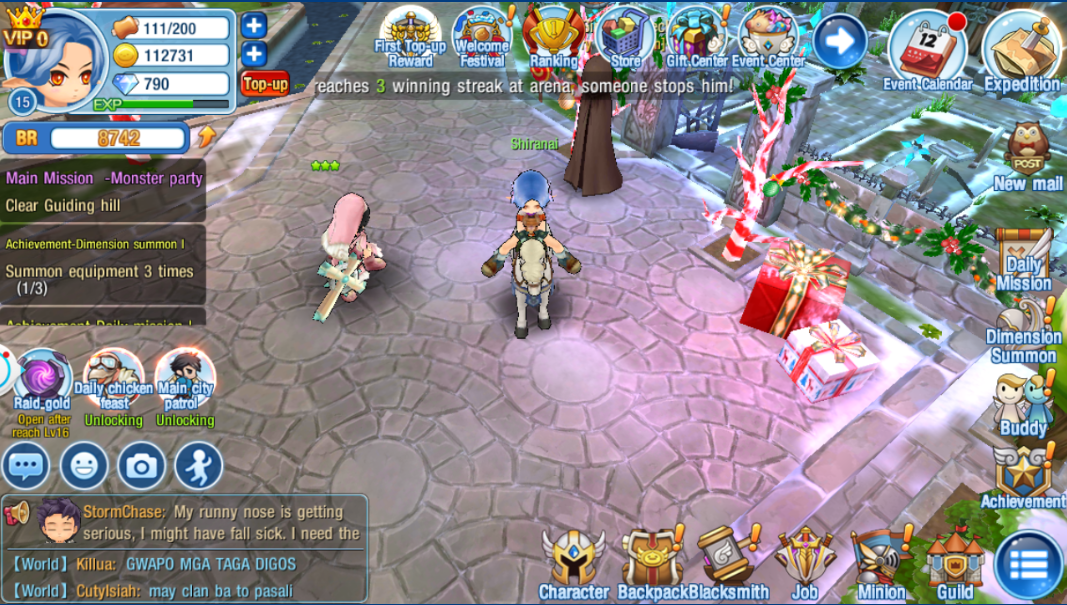Open the Daily Mission scroll
The image size is (1067, 605).
pos(1024,259)
